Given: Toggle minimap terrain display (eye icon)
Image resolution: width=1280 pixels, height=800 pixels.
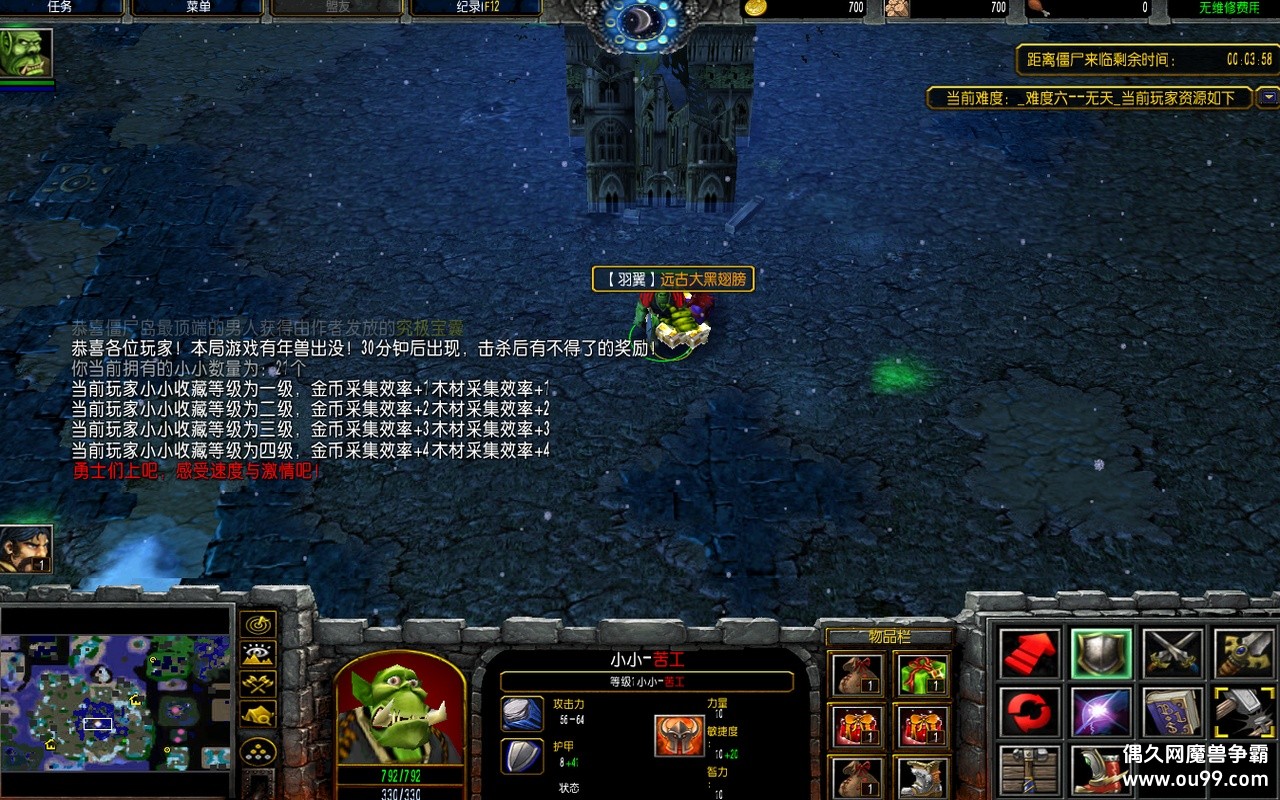Looking at the screenshot, I should (259, 655).
